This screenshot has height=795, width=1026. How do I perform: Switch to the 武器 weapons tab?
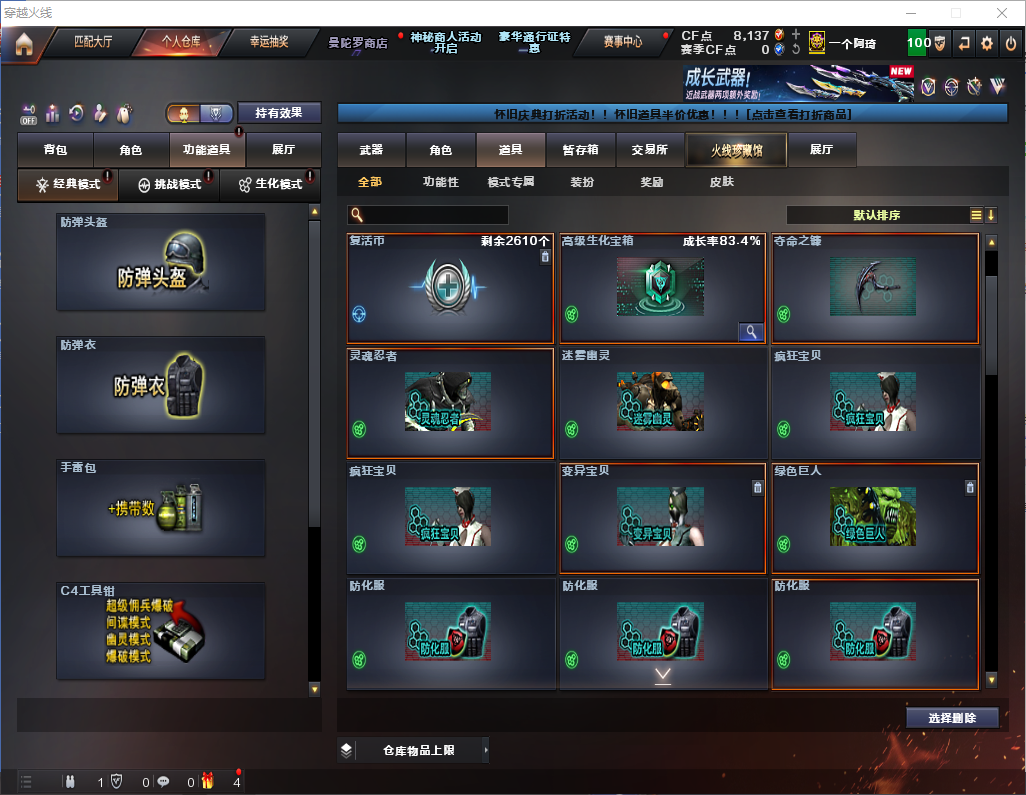(x=371, y=150)
